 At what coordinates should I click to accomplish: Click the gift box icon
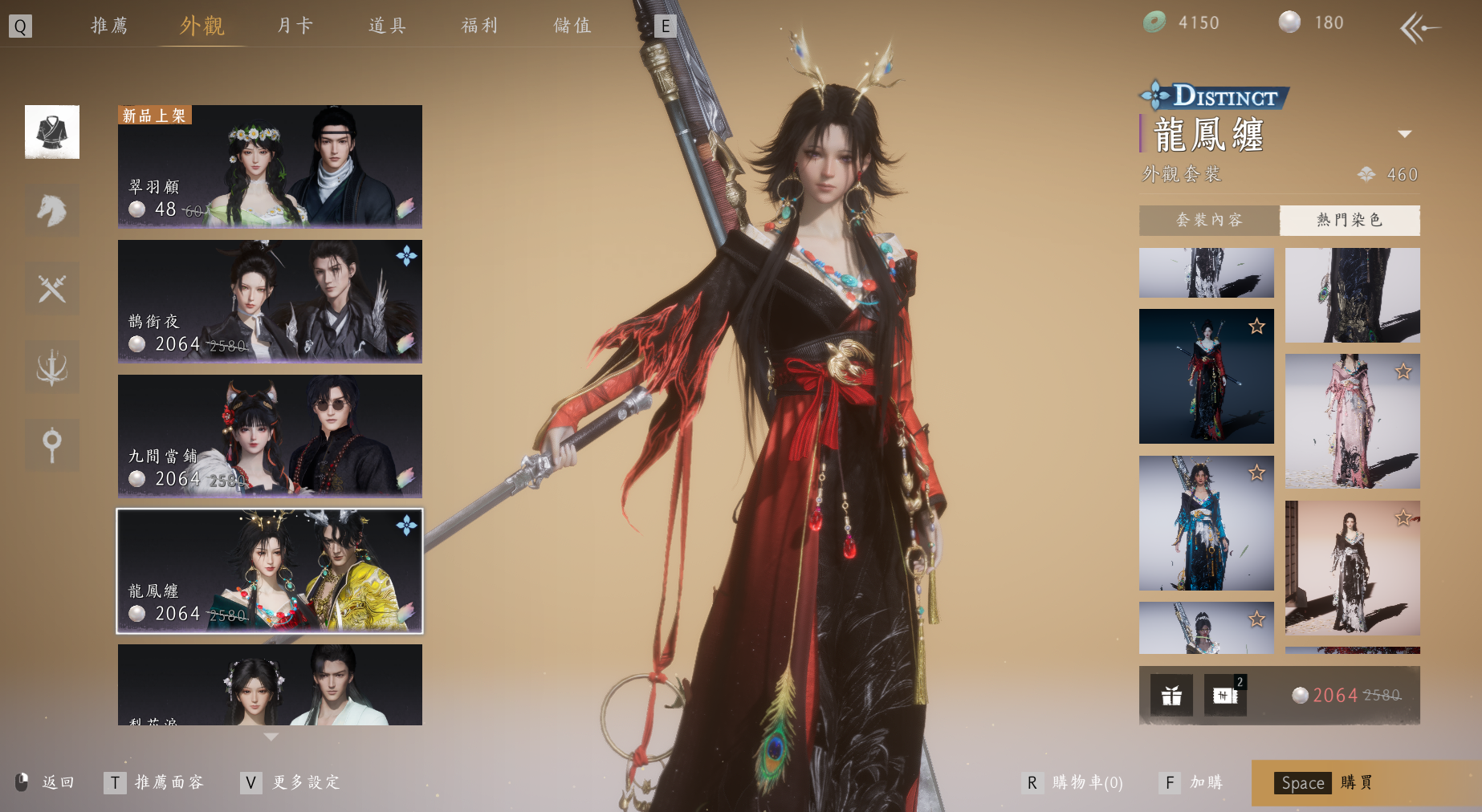(x=1171, y=695)
